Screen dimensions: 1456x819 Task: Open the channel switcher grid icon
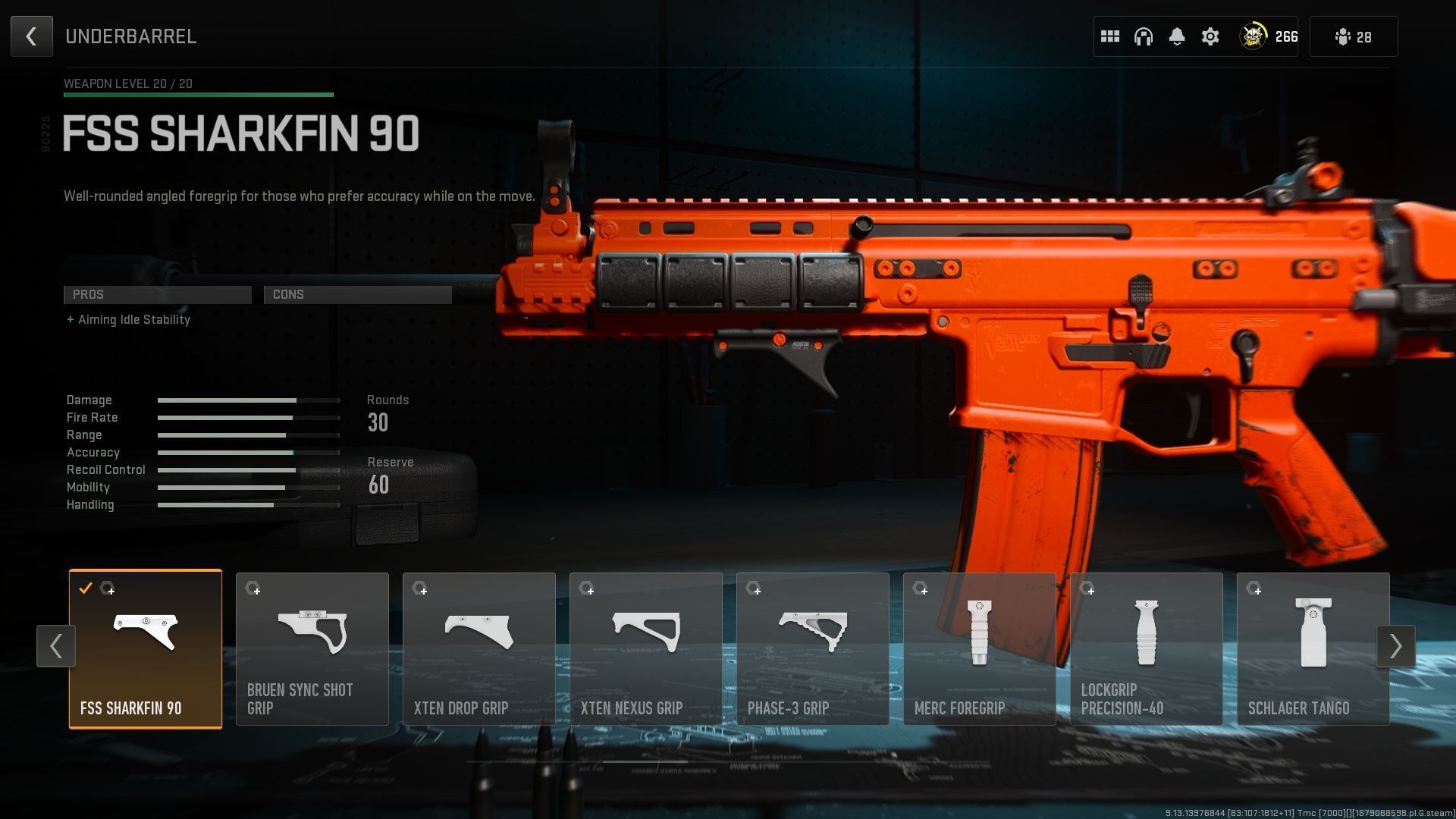click(1110, 36)
